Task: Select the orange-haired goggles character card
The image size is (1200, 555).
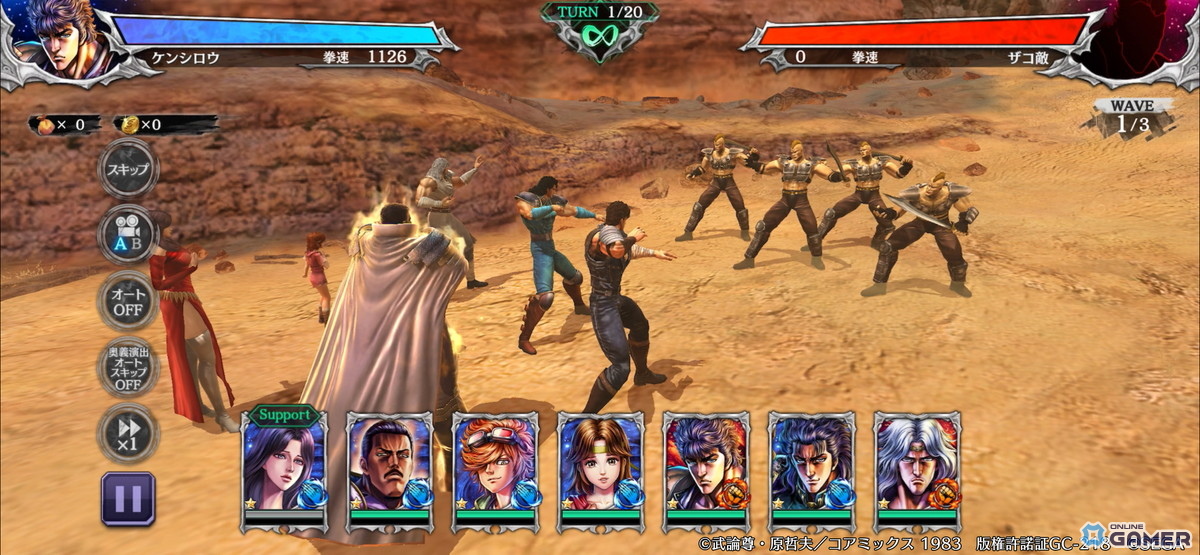Action: (x=495, y=465)
